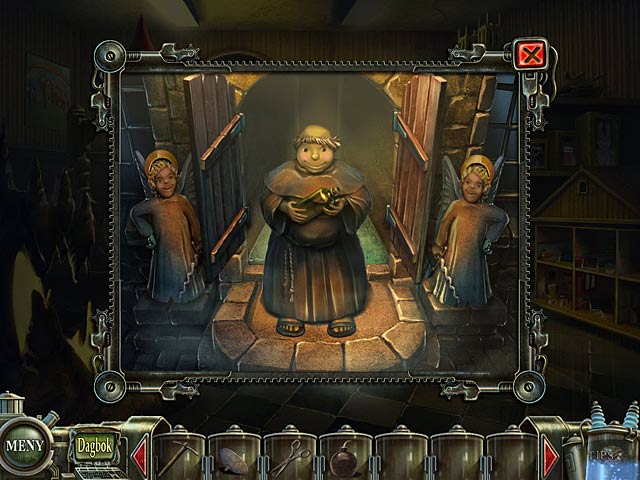Open the Dagbok journal
This screenshot has height=480, width=640.
[93, 438]
